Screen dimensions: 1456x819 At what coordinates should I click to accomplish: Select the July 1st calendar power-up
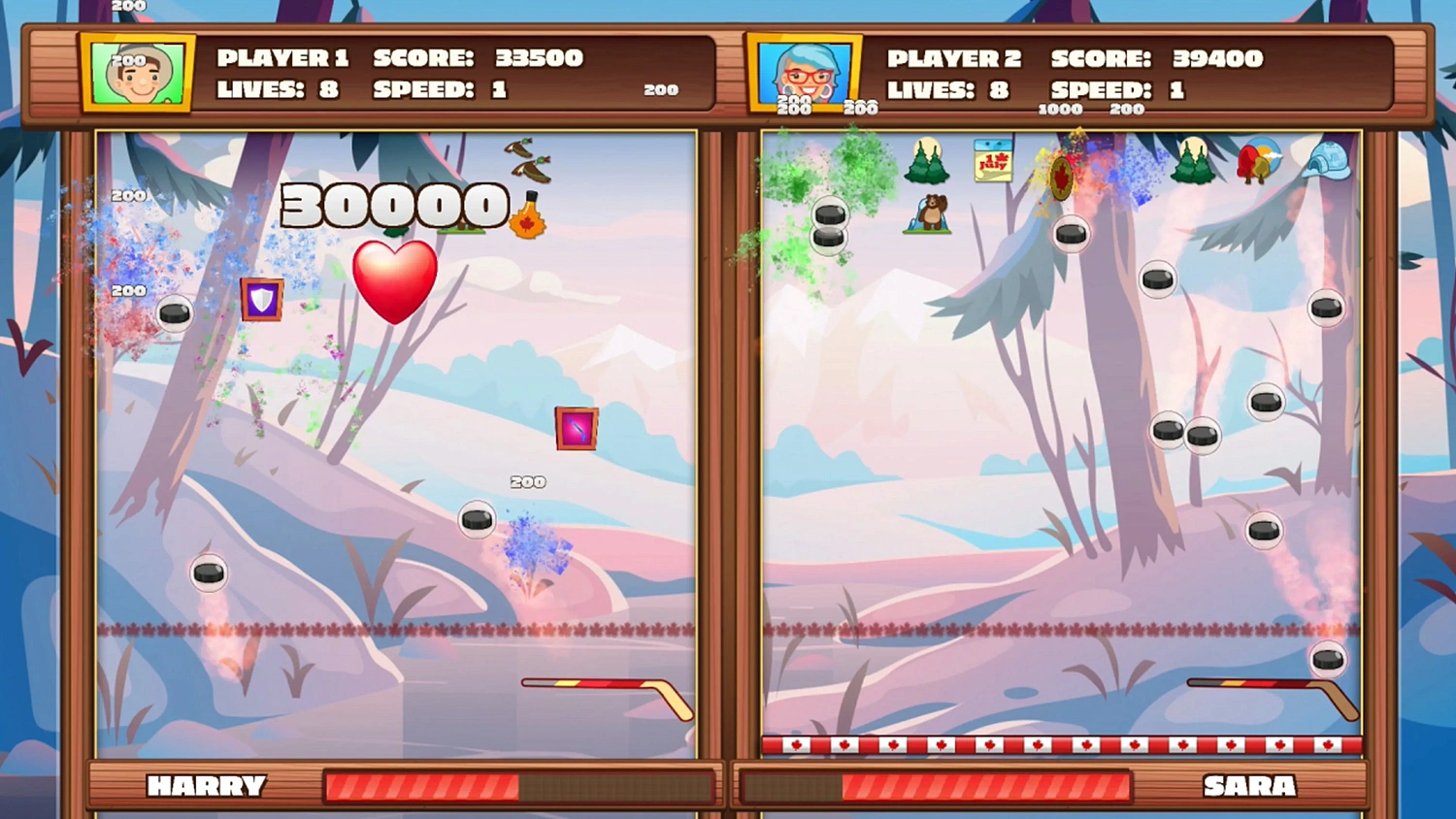coord(992,162)
